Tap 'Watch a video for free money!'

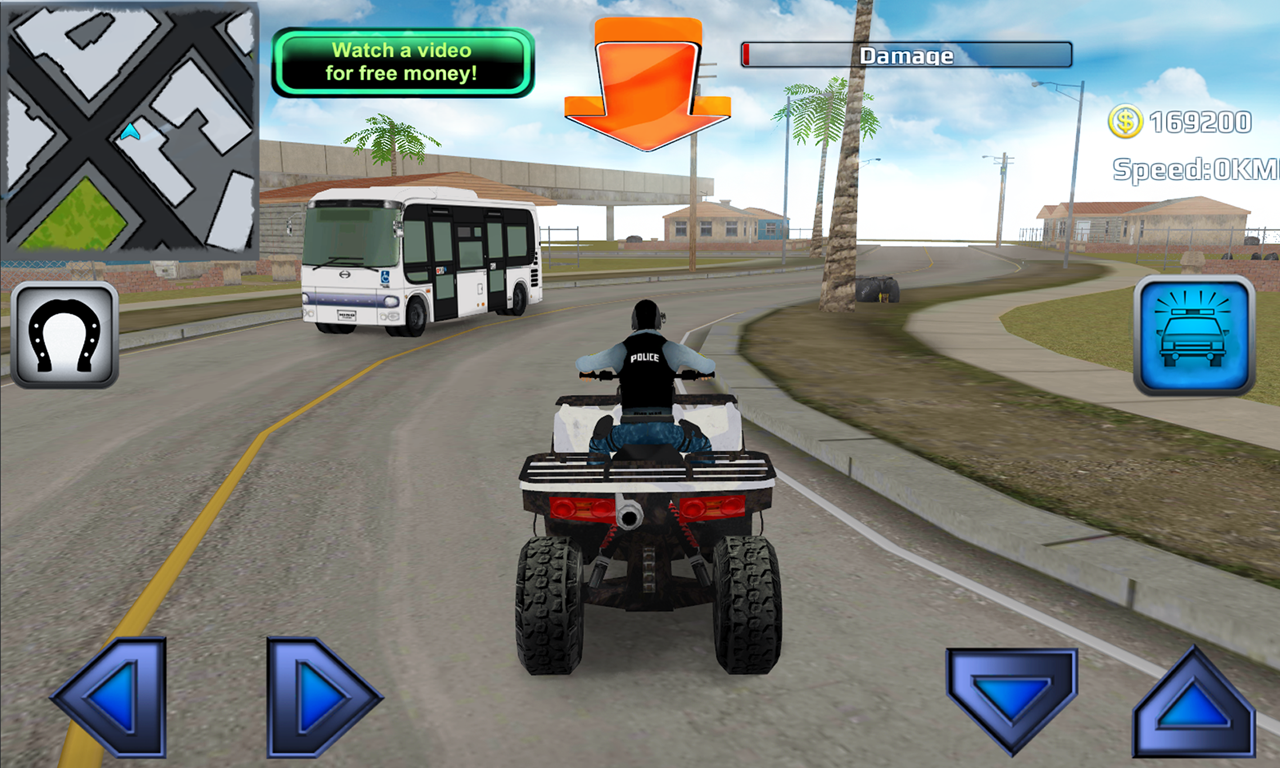(401, 61)
